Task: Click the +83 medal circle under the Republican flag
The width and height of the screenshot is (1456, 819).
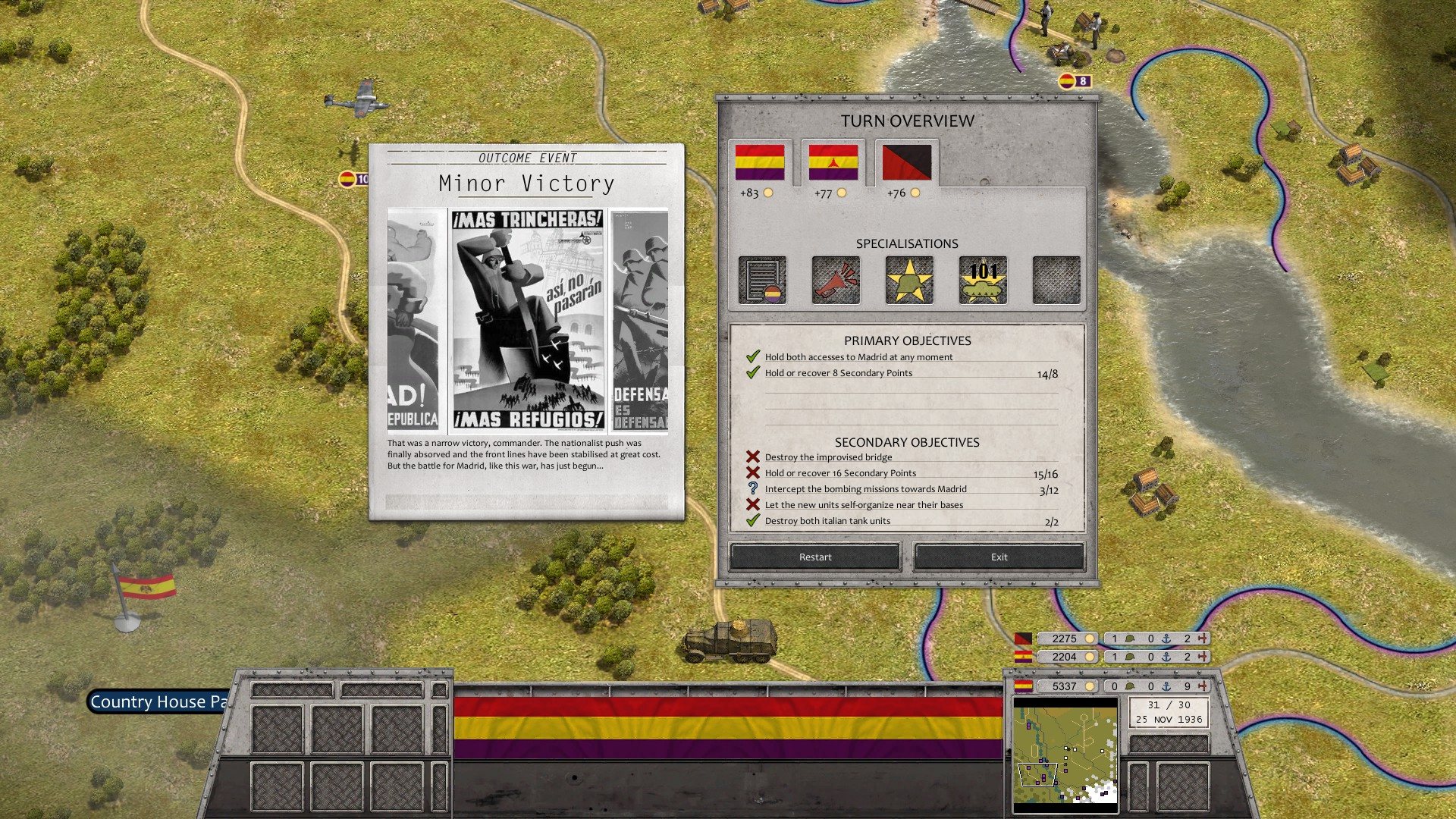Action: tap(769, 193)
